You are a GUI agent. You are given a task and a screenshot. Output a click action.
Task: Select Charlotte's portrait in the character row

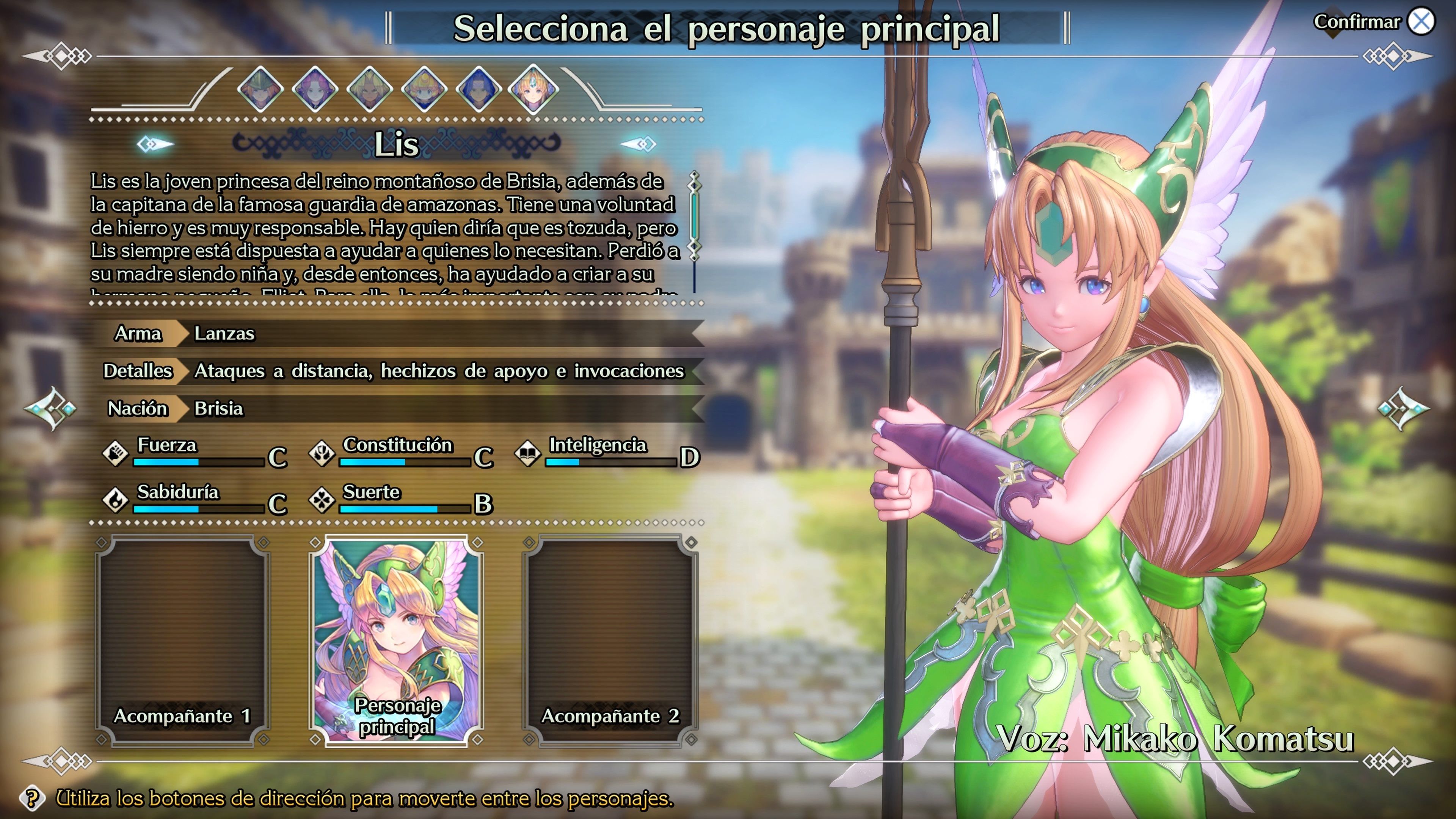(425, 91)
